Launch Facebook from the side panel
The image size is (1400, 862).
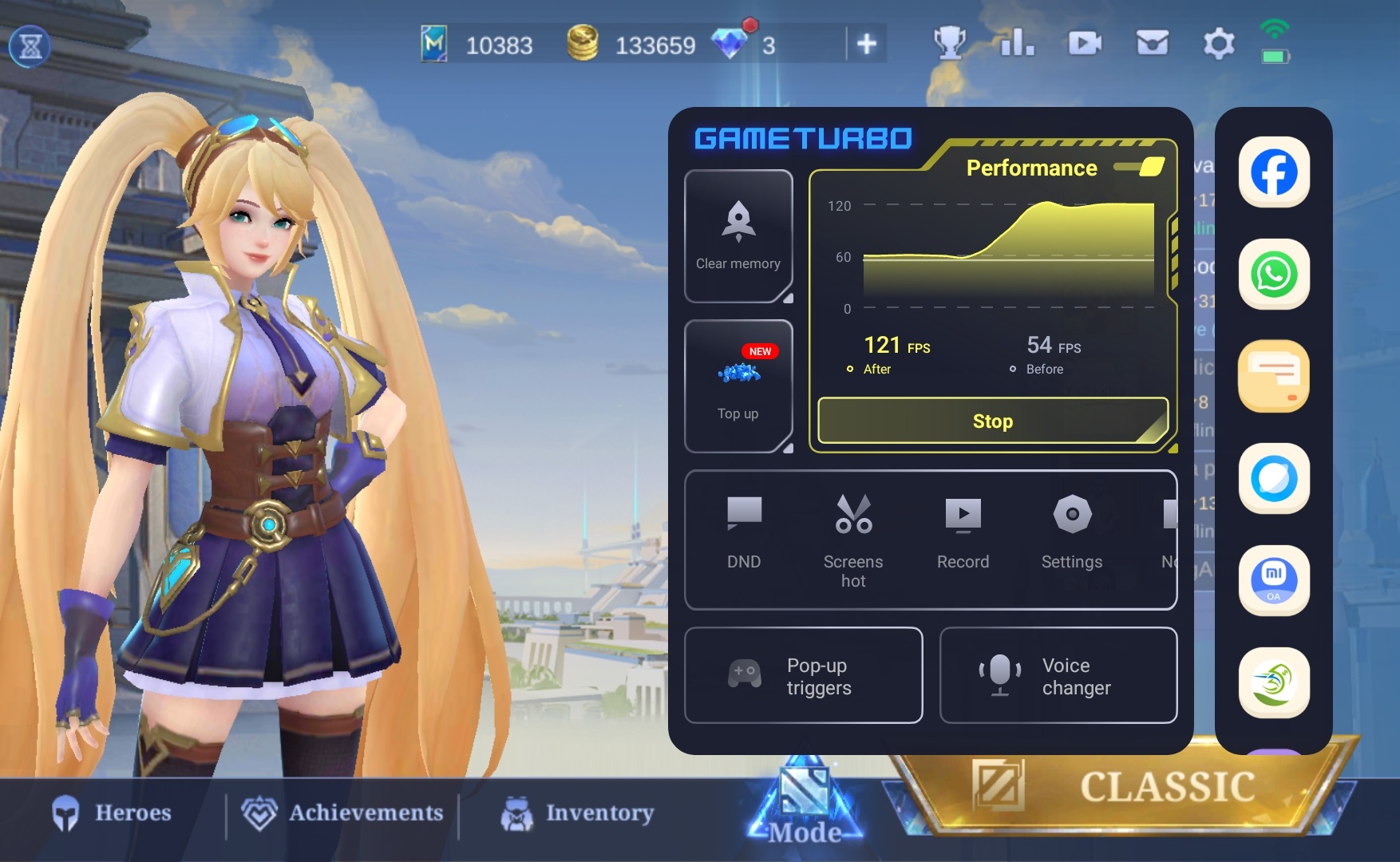(x=1274, y=172)
